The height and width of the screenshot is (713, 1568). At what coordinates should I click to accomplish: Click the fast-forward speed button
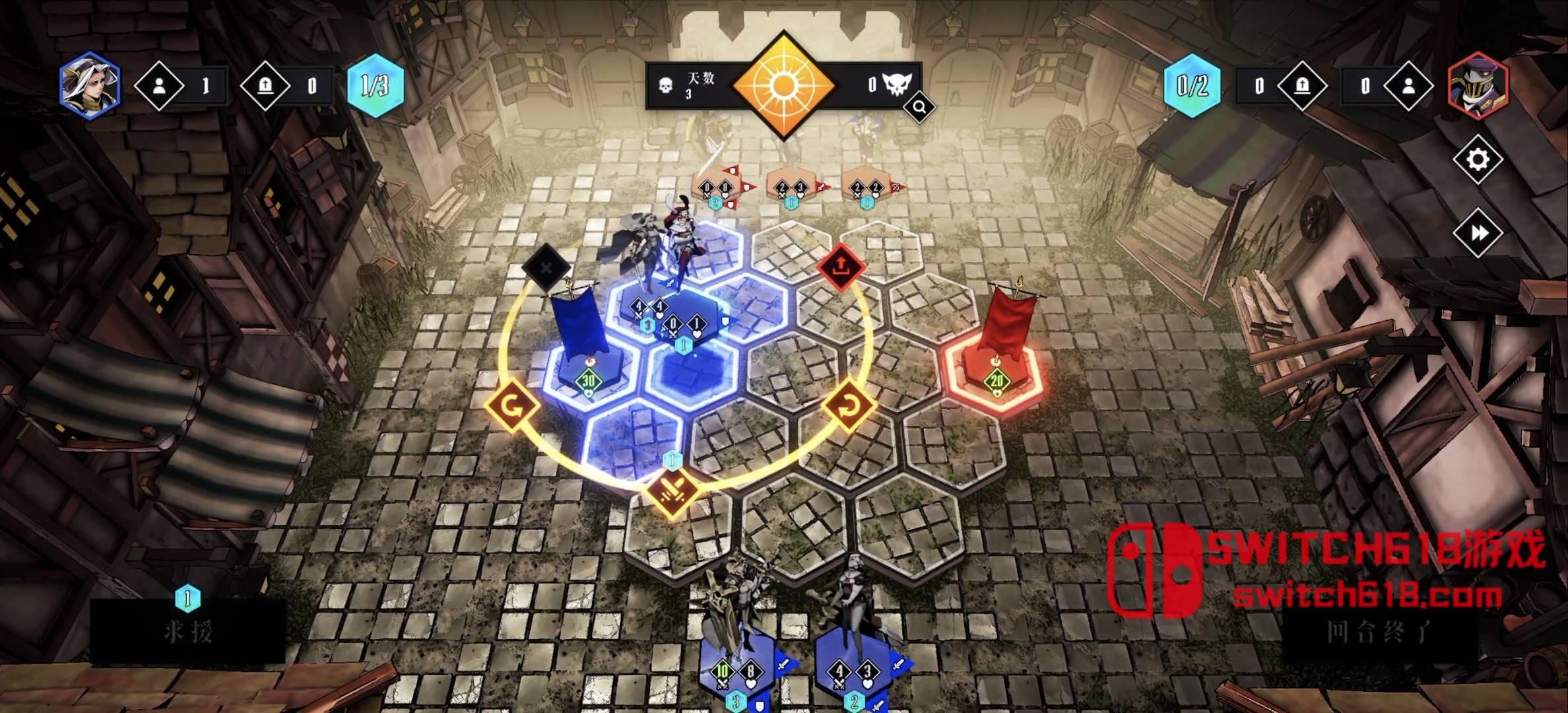tap(1478, 232)
